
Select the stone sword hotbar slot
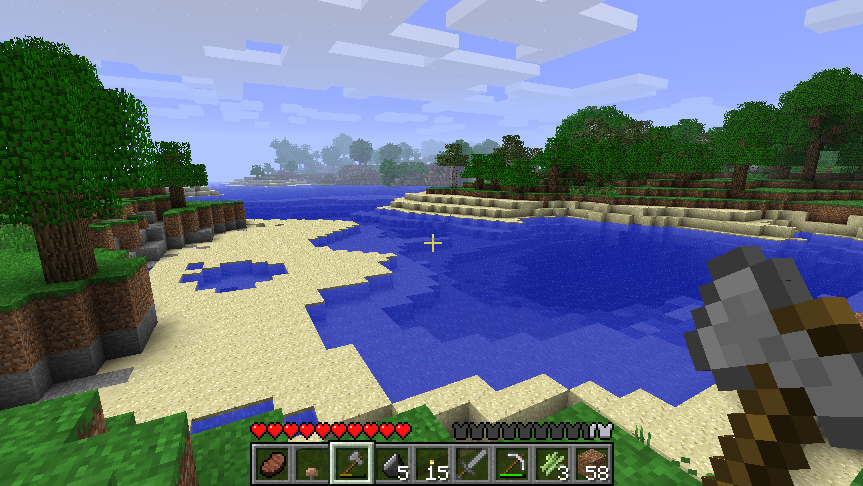coord(472,463)
